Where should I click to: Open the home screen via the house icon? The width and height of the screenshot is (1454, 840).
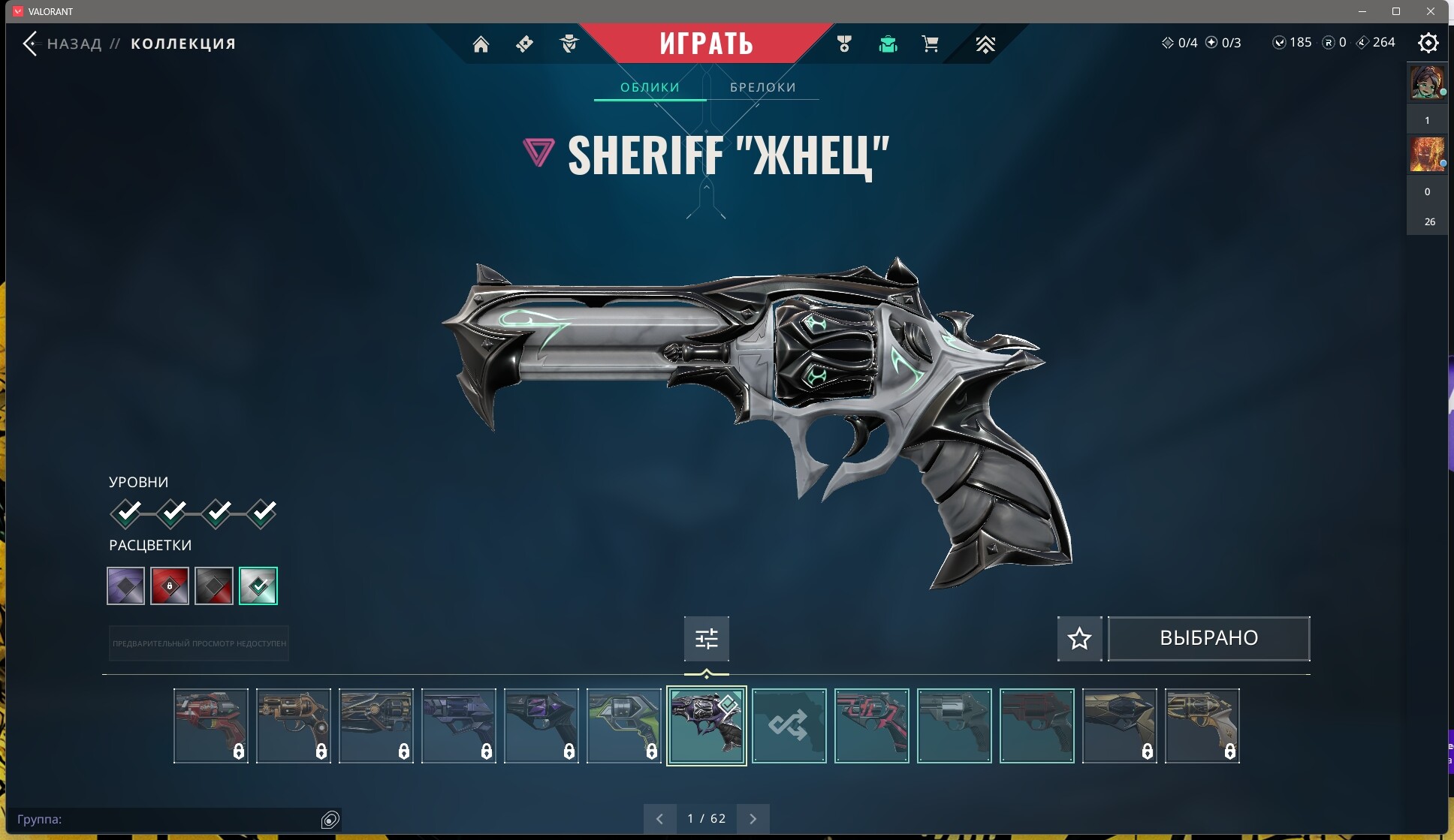481,44
